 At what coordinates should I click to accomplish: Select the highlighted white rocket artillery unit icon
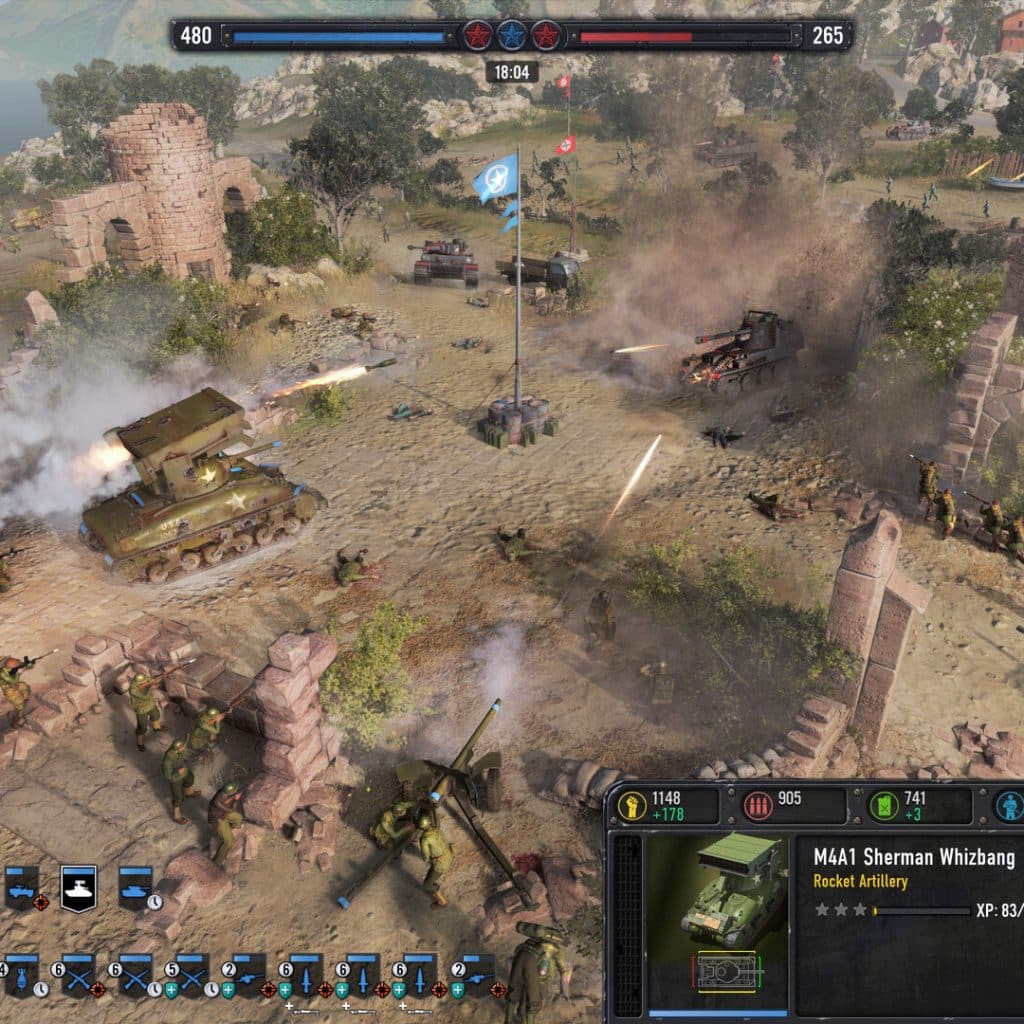point(78,886)
